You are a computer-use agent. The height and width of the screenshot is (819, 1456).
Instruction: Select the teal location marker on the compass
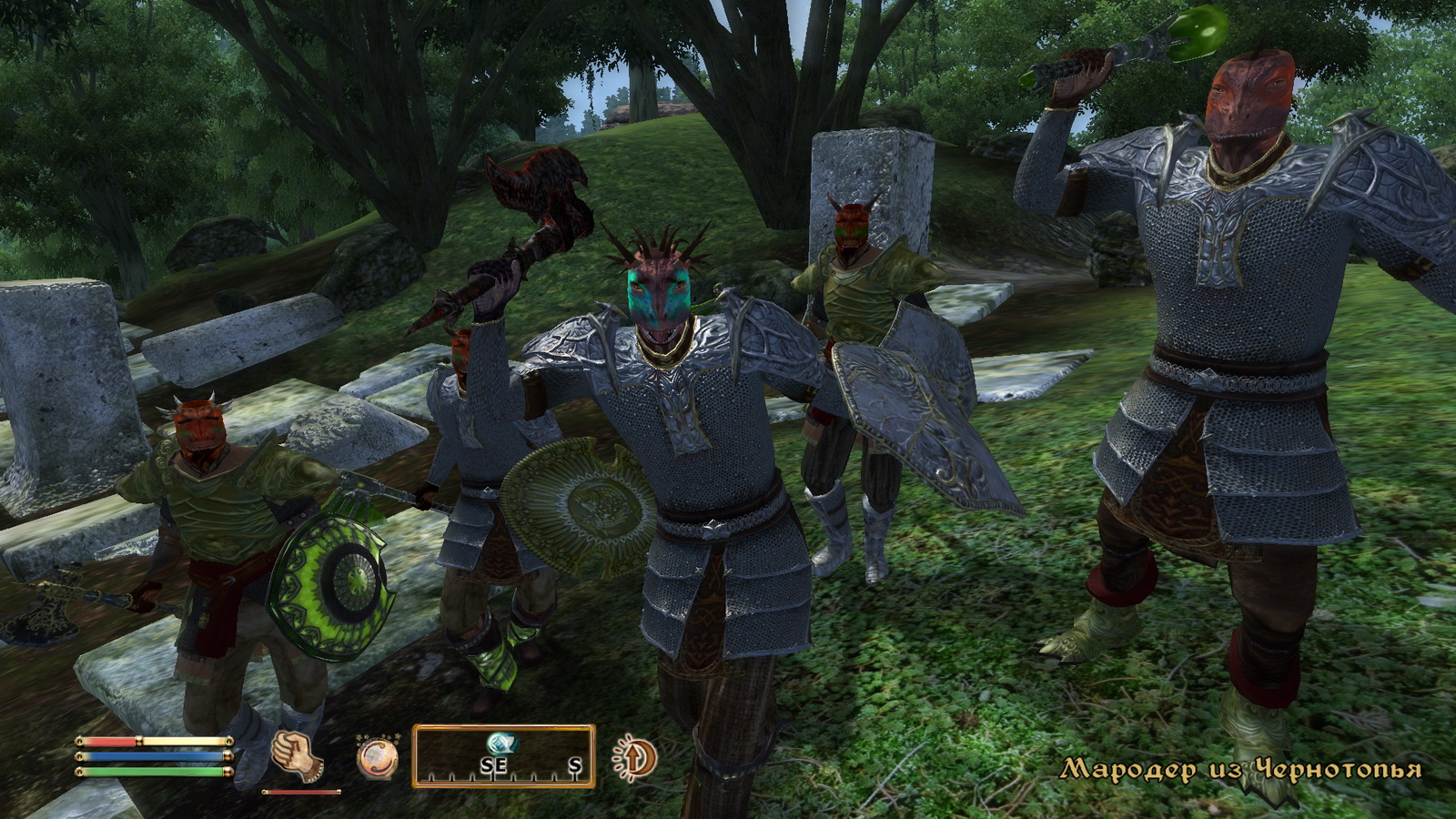point(500,742)
